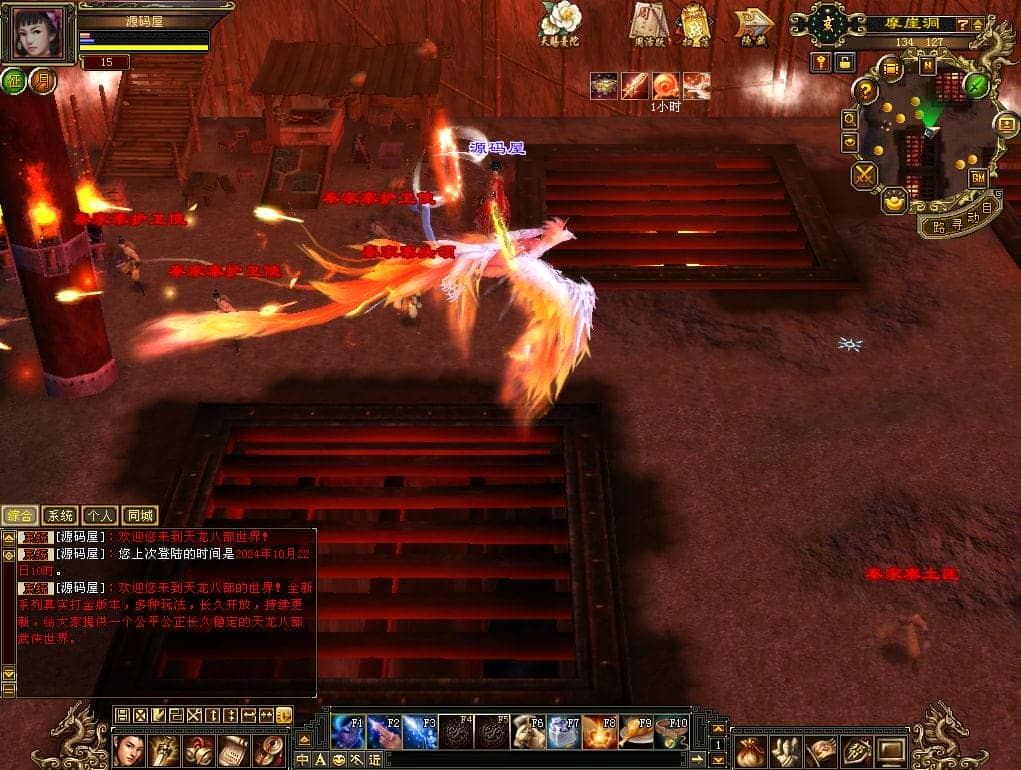
Task: Activate the F1 hotbar skill
Action: point(347,732)
